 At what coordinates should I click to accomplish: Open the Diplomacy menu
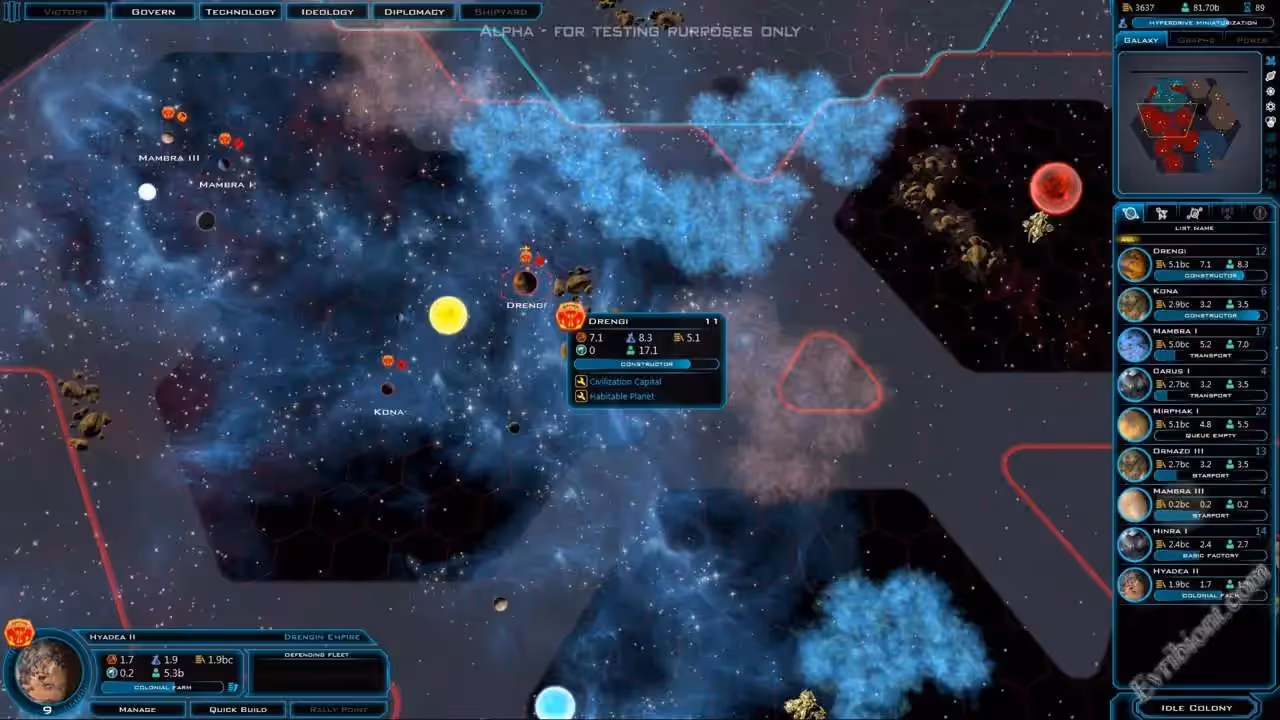coord(414,12)
